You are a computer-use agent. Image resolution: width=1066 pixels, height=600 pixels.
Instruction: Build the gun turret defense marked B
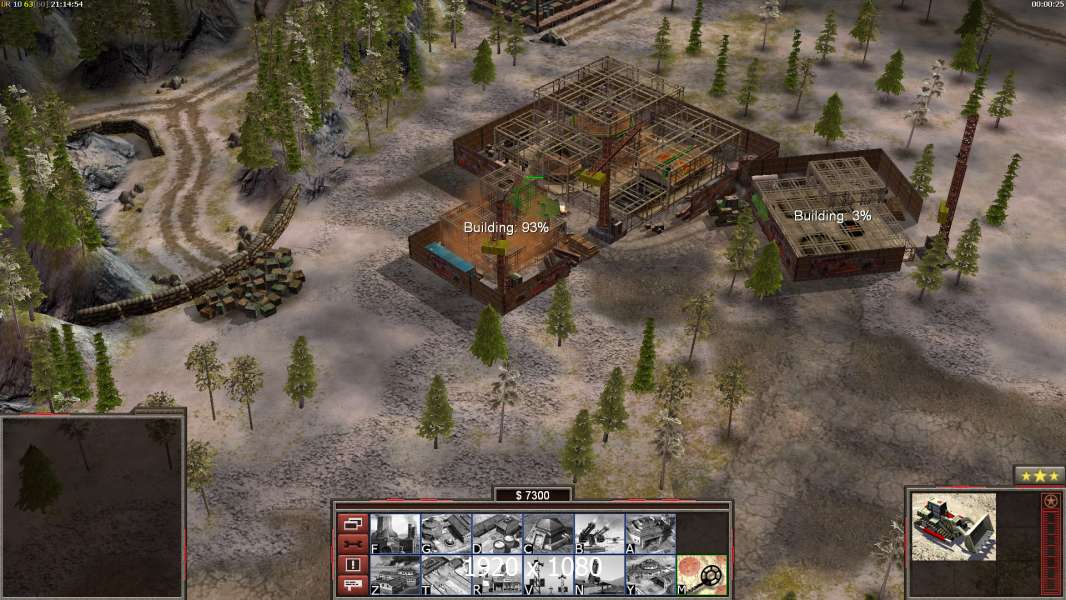pyautogui.click(x=599, y=533)
